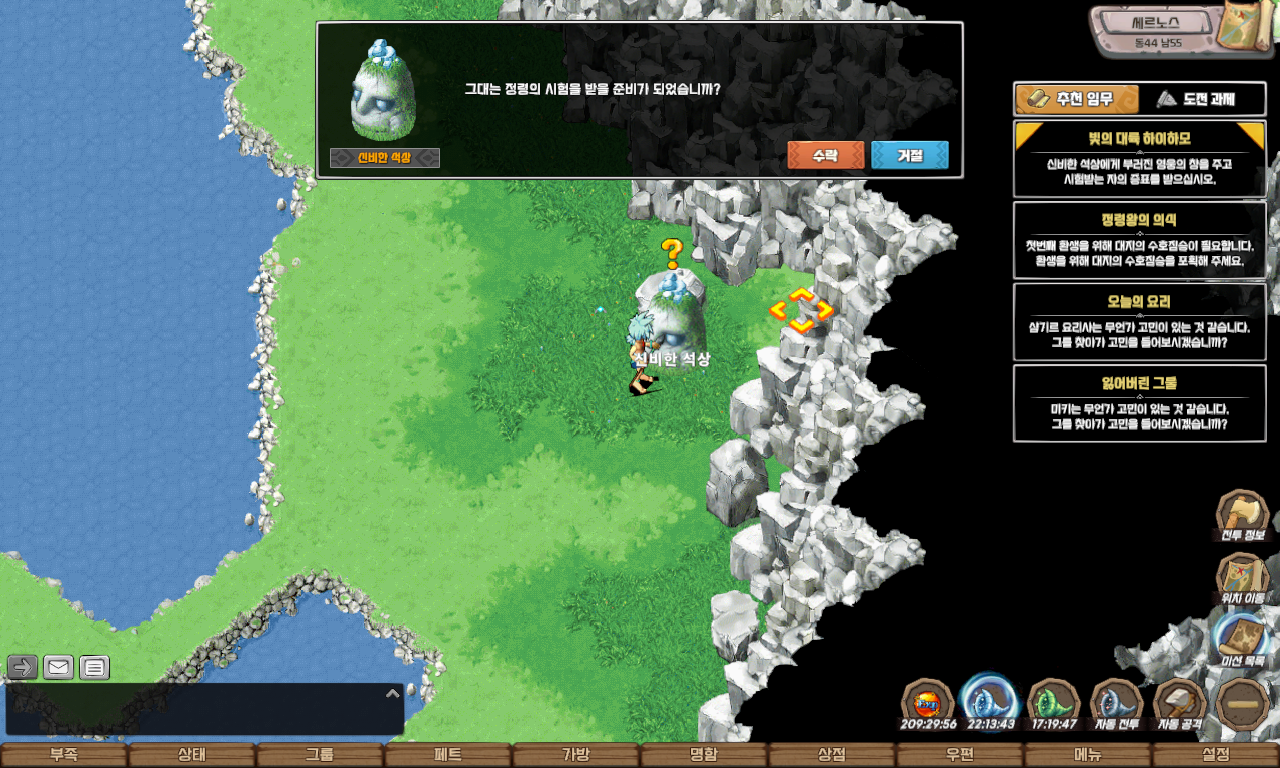Open the 오늘의 요리 quest entry
The height and width of the screenshot is (768, 1280).
click(x=1139, y=321)
